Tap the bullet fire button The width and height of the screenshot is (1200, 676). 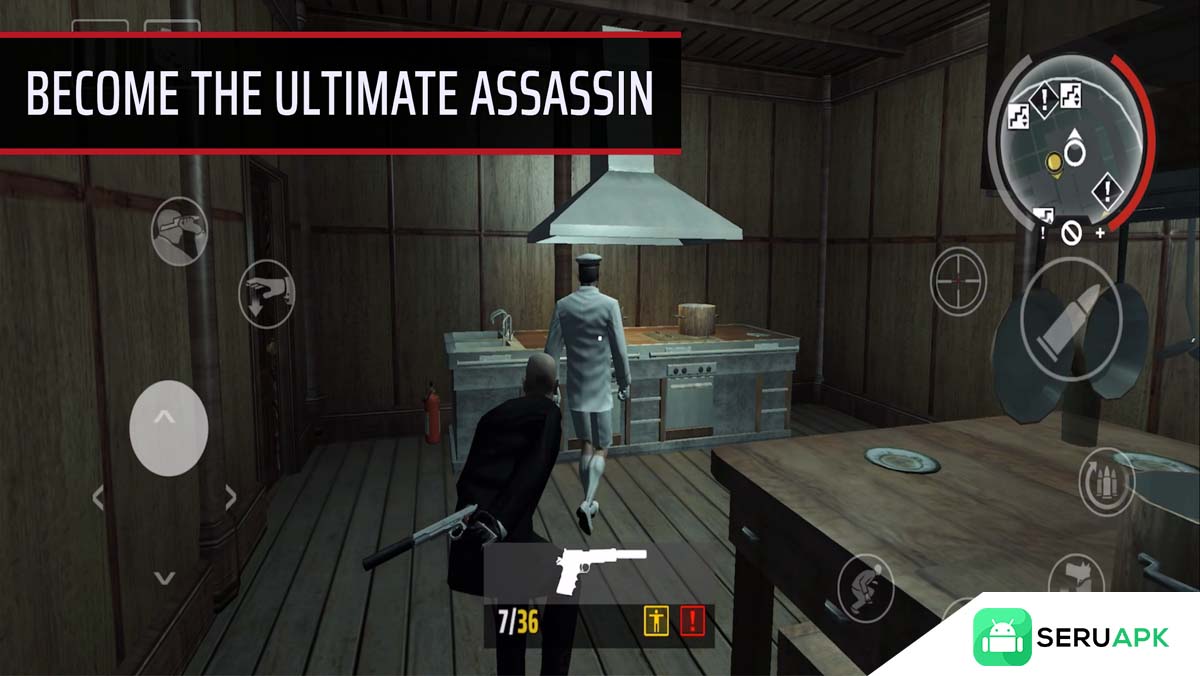point(1059,322)
